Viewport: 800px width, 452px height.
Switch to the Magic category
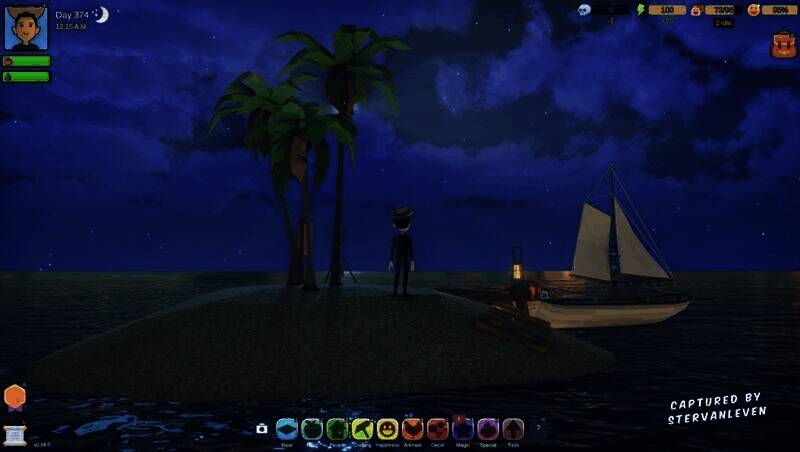[x=463, y=429]
